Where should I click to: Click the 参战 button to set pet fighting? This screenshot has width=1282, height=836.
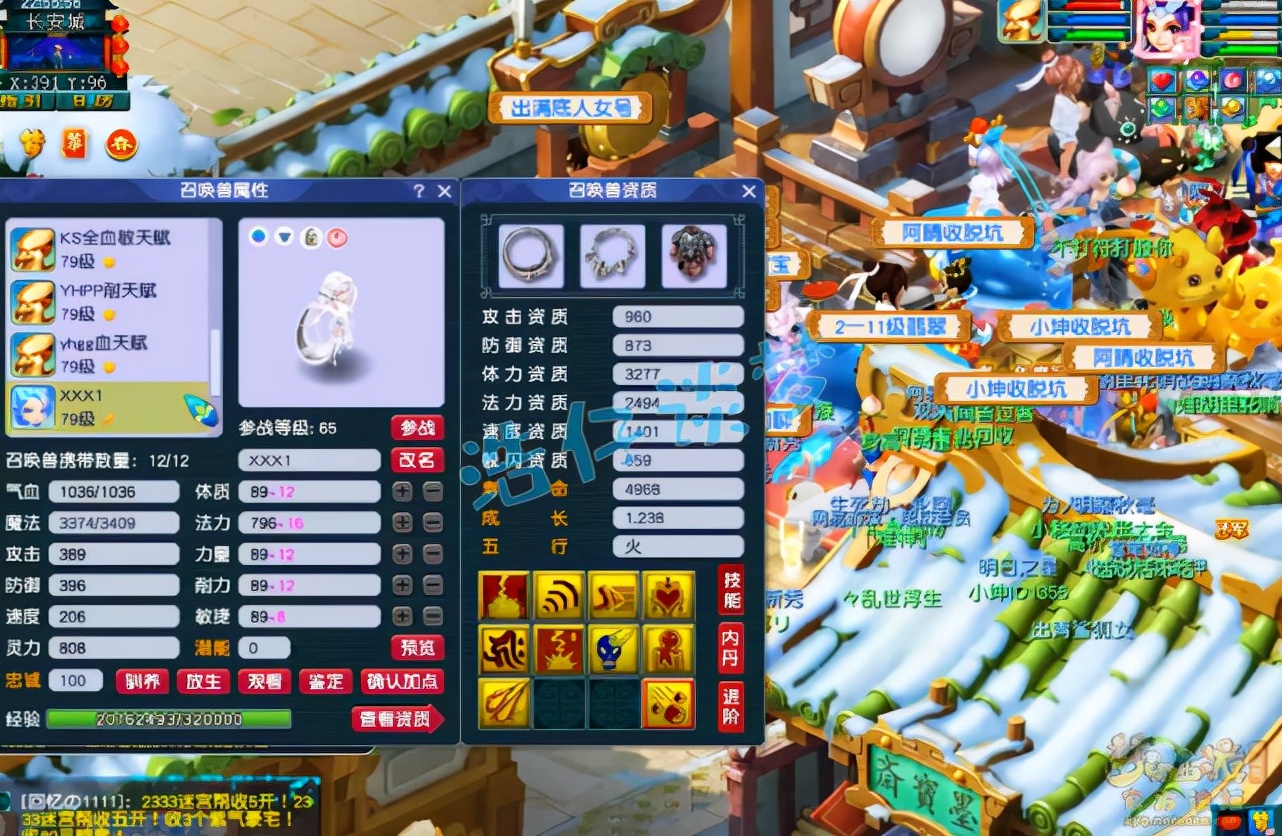[x=418, y=427]
